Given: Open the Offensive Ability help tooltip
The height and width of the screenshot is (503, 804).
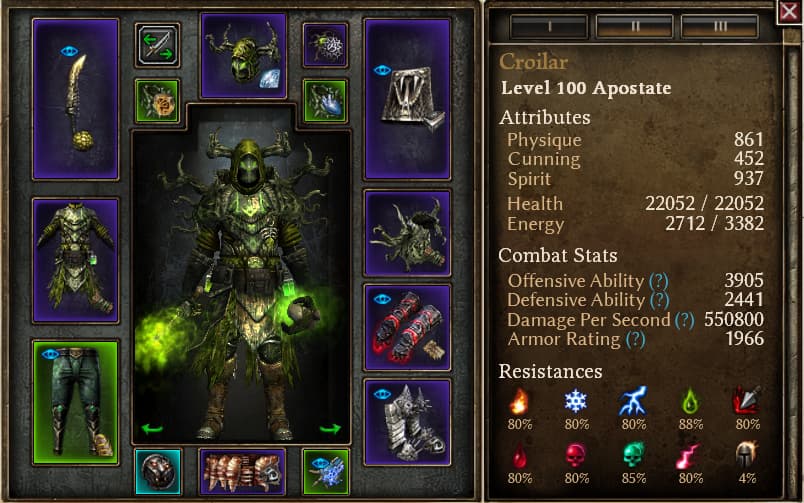Looking at the screenshot, I should coord(658,281).
